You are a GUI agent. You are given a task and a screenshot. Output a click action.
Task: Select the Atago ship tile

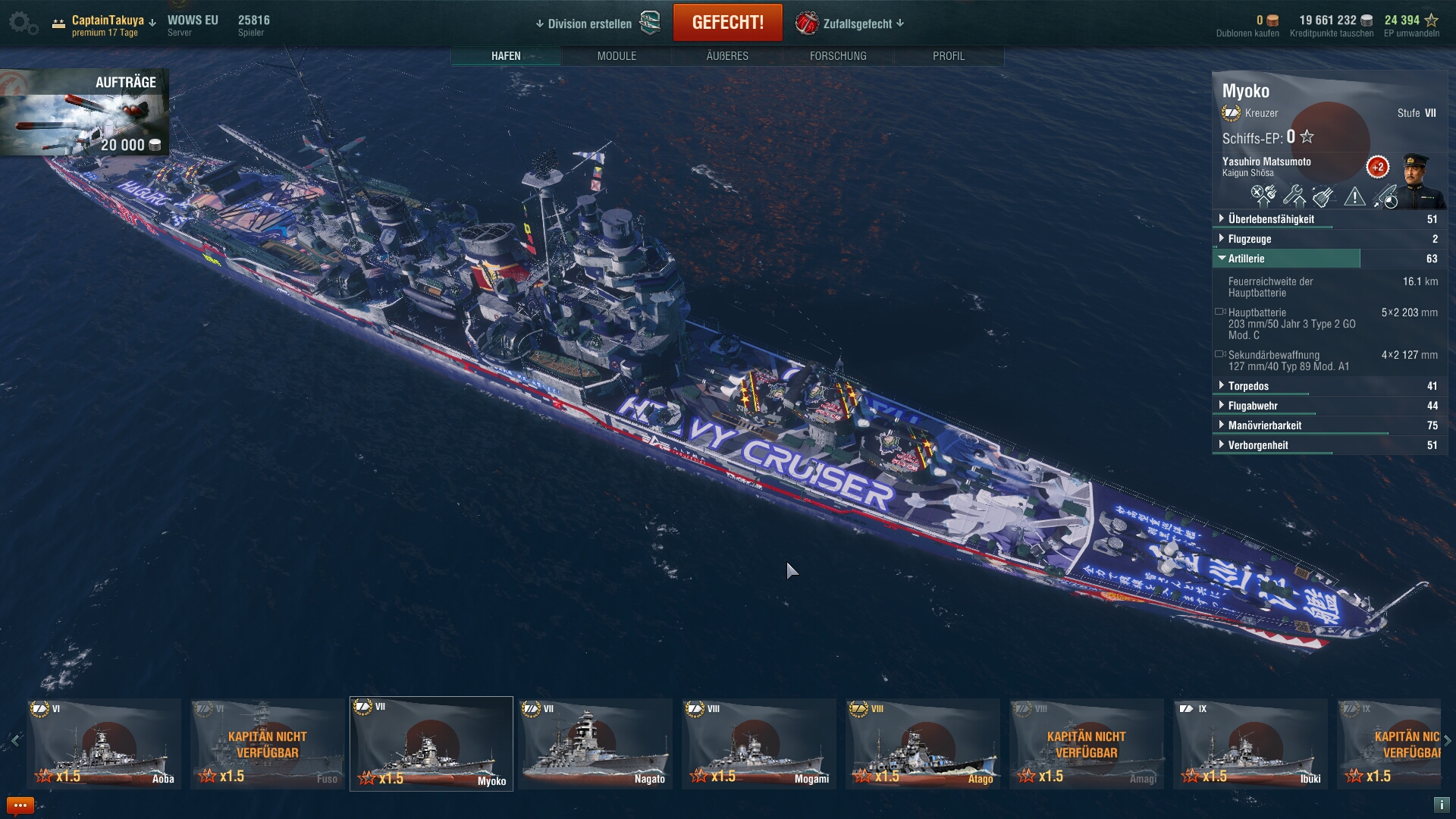923,744
